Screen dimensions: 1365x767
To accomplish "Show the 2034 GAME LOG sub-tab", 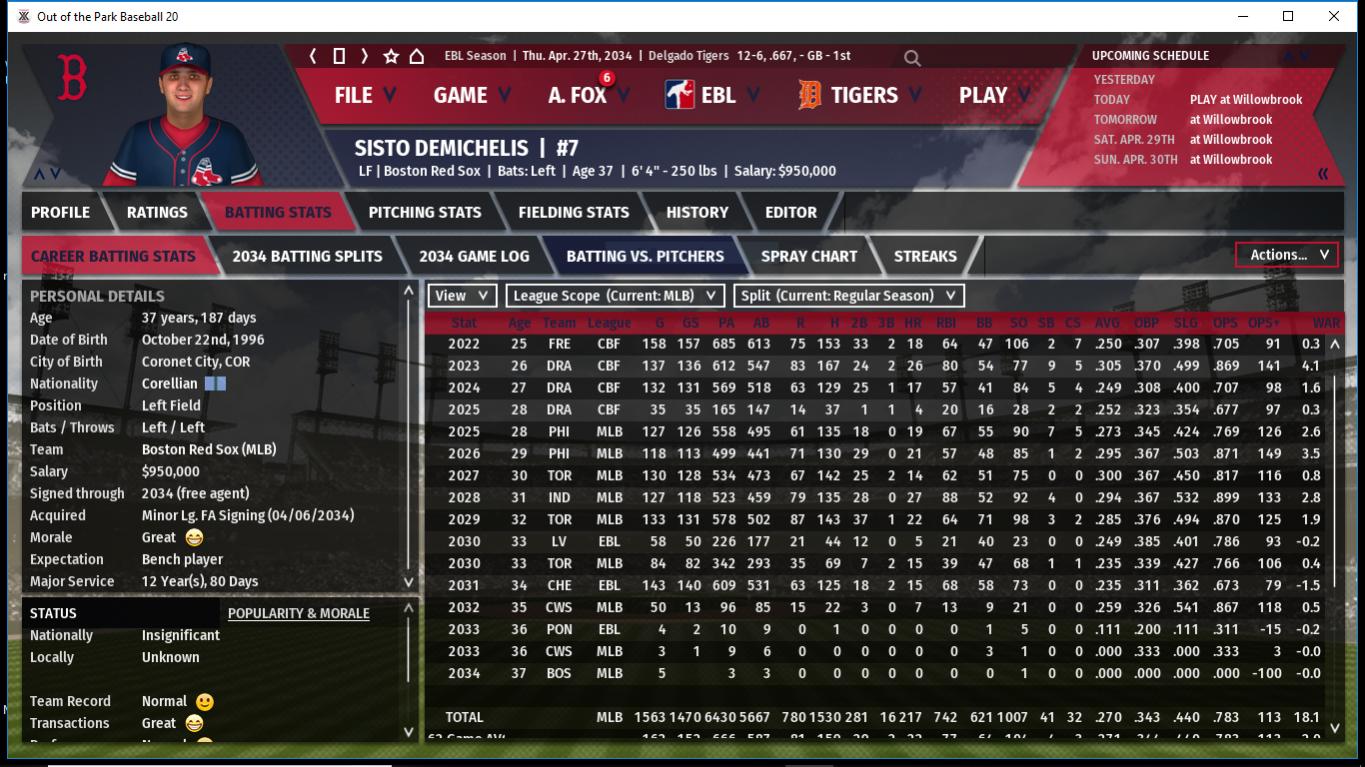I will tap(474, 256).
